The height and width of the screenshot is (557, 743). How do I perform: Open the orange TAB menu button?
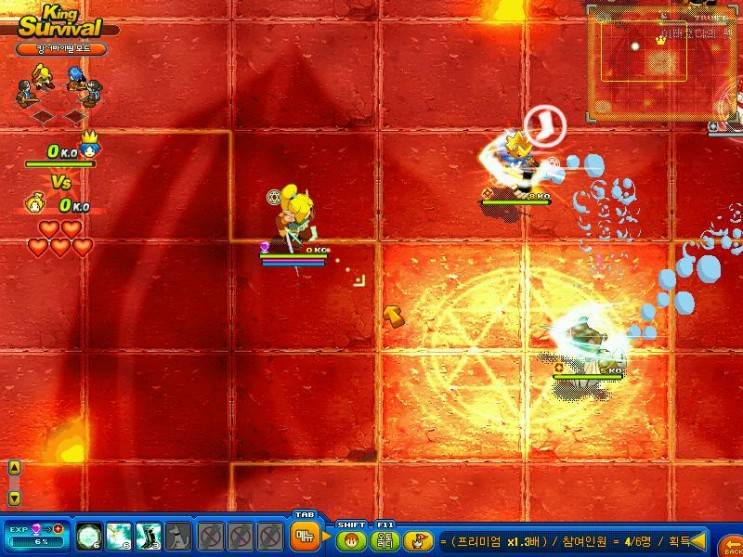[x=305, y=537]
